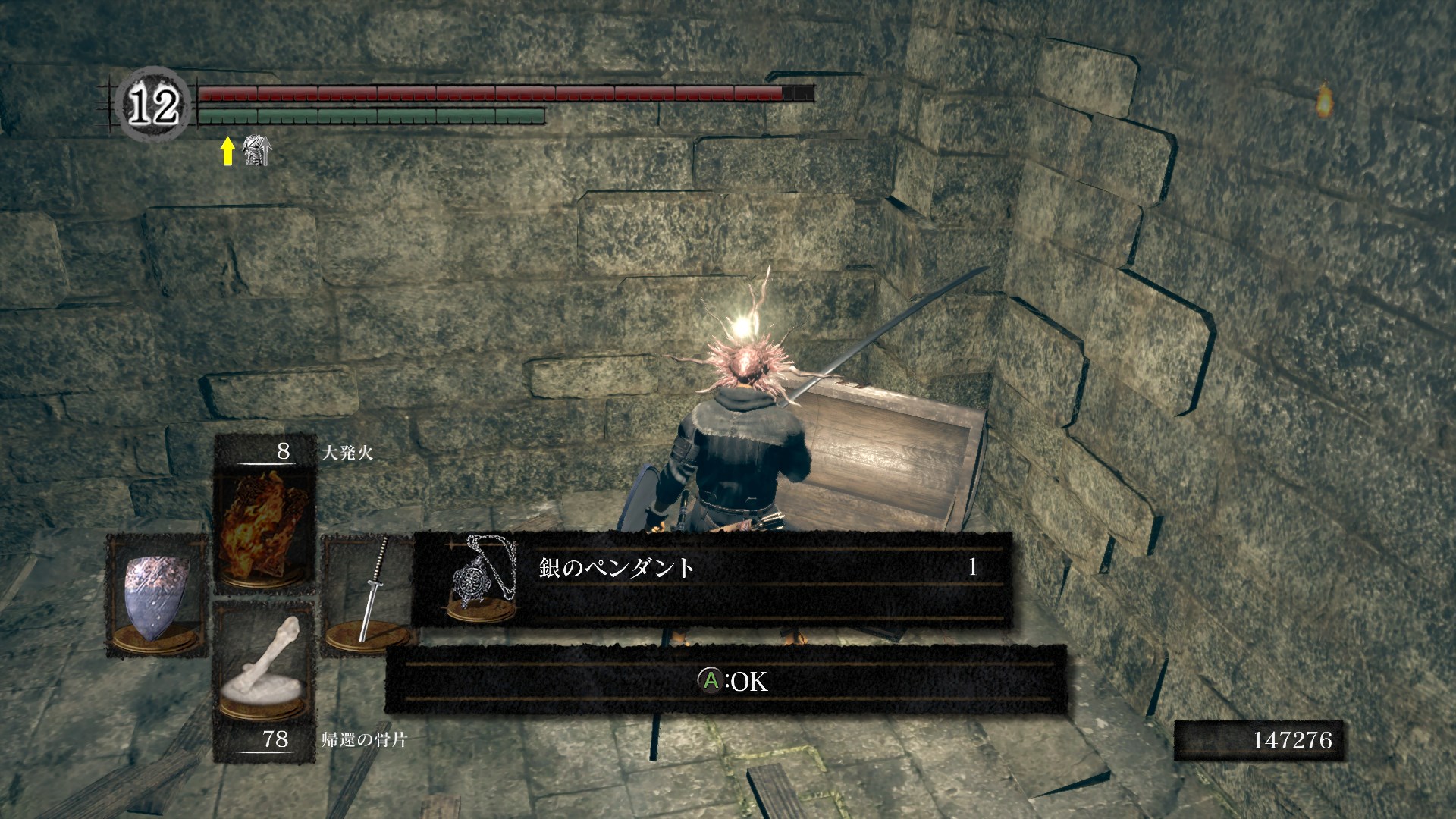
Task: Click the armor buff status icon
Action: [256, 151]
